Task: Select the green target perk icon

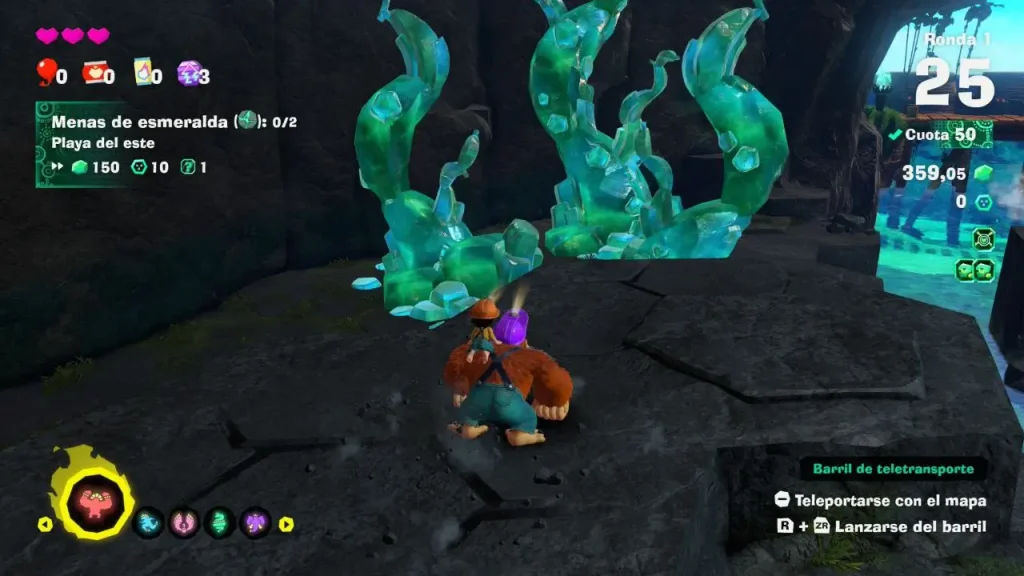Action: click(x=982, y=238)
